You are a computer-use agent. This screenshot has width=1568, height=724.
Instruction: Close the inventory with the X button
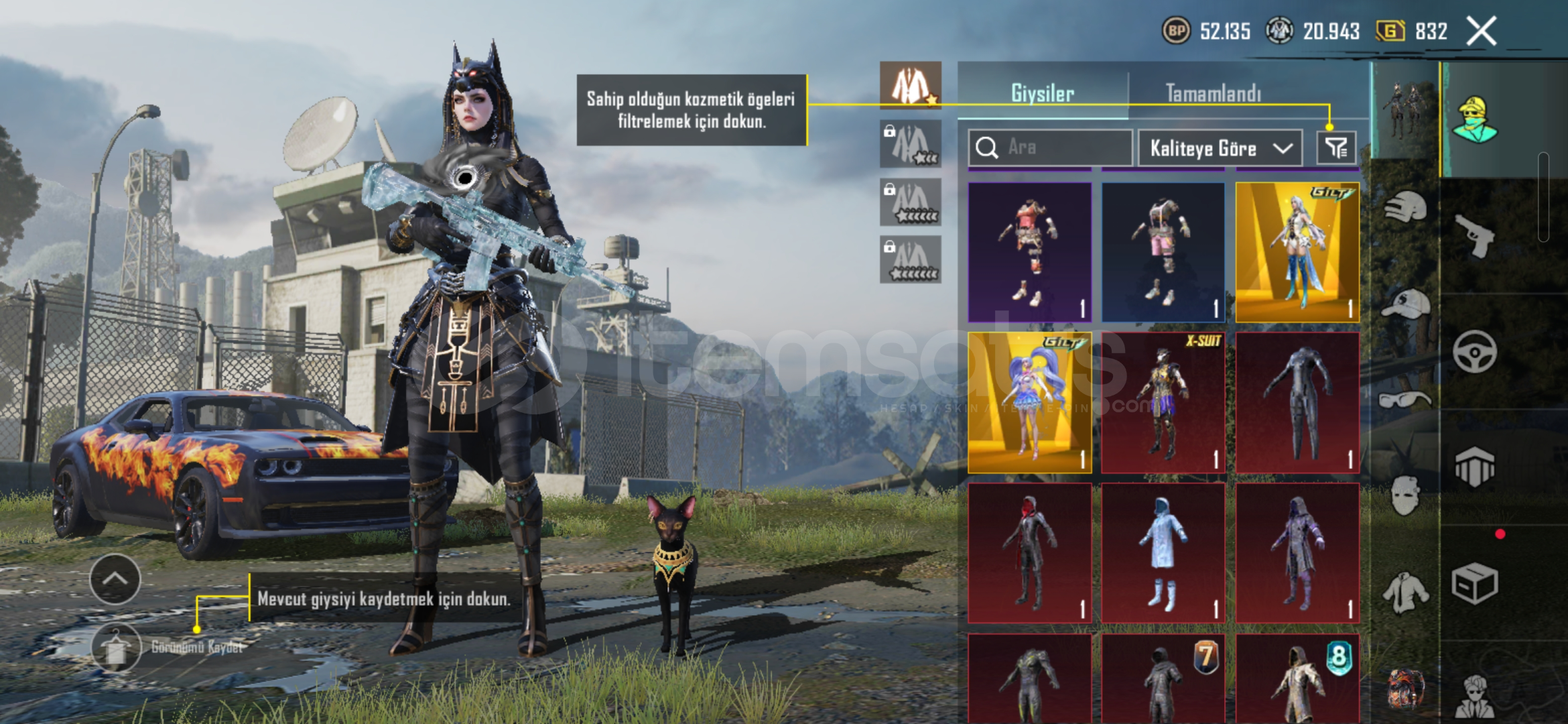point(1481,31)
